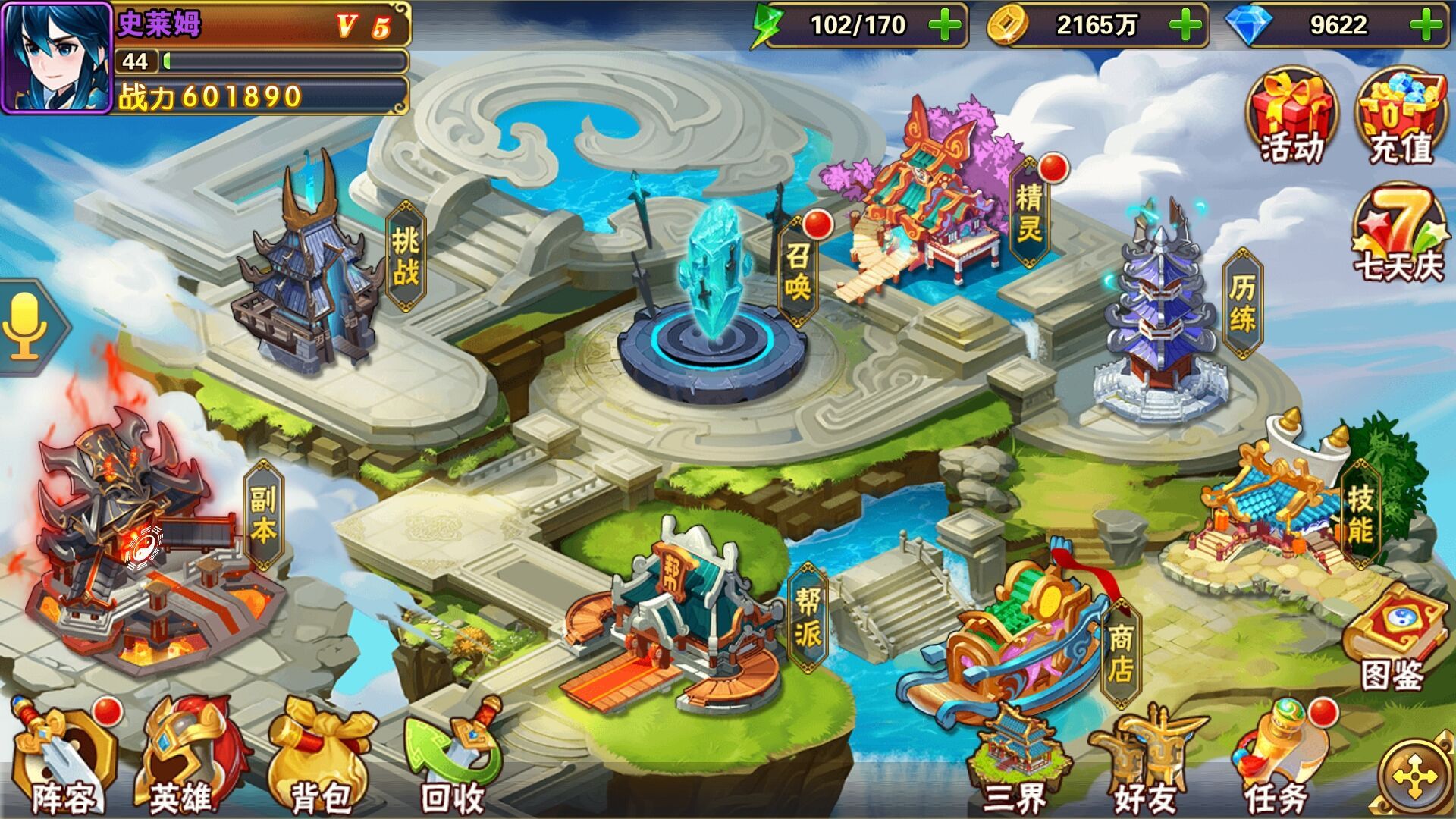Enter the 历练 training pagoda
The image size is (1456, 819).
tap(1160, 318)
